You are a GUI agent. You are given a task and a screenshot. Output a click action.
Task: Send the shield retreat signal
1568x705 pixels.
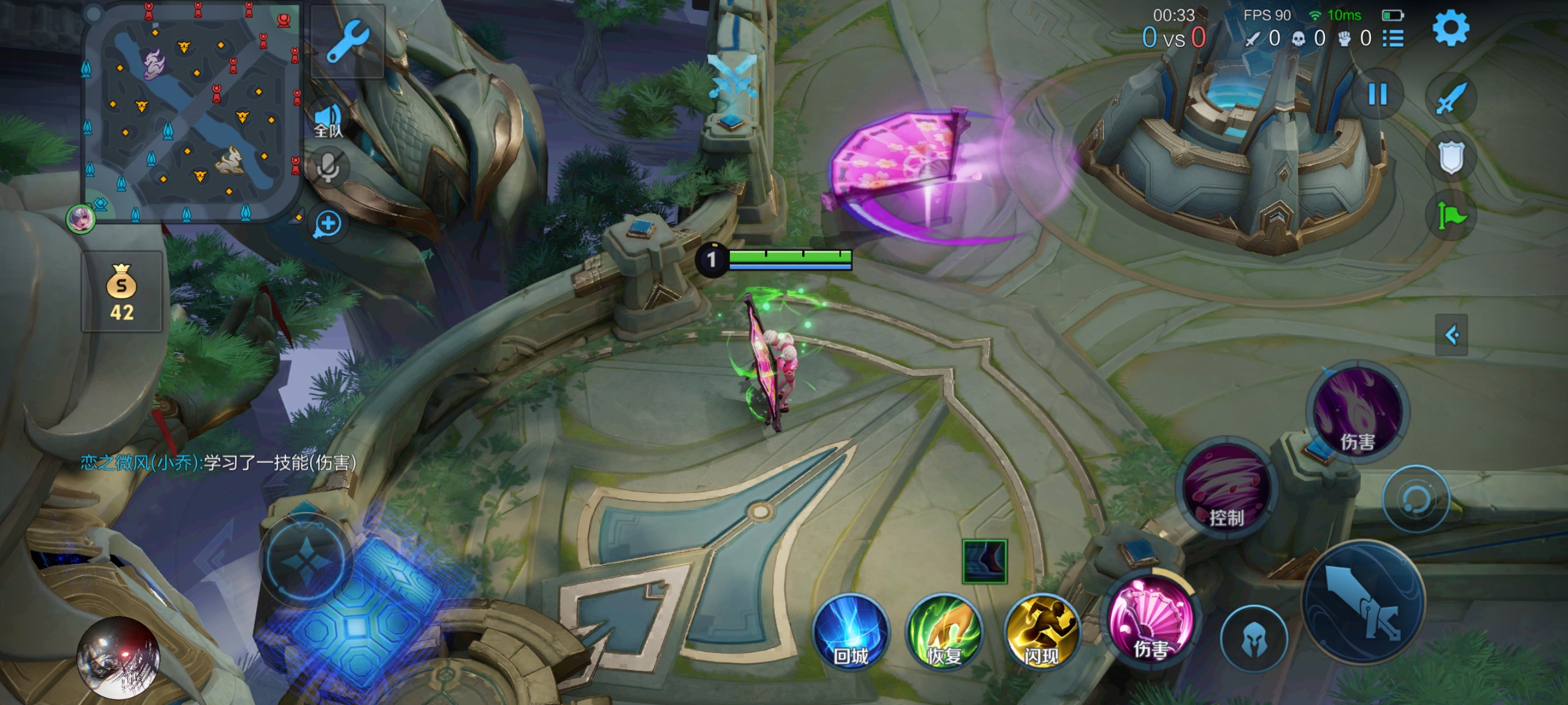(1450, 157)
